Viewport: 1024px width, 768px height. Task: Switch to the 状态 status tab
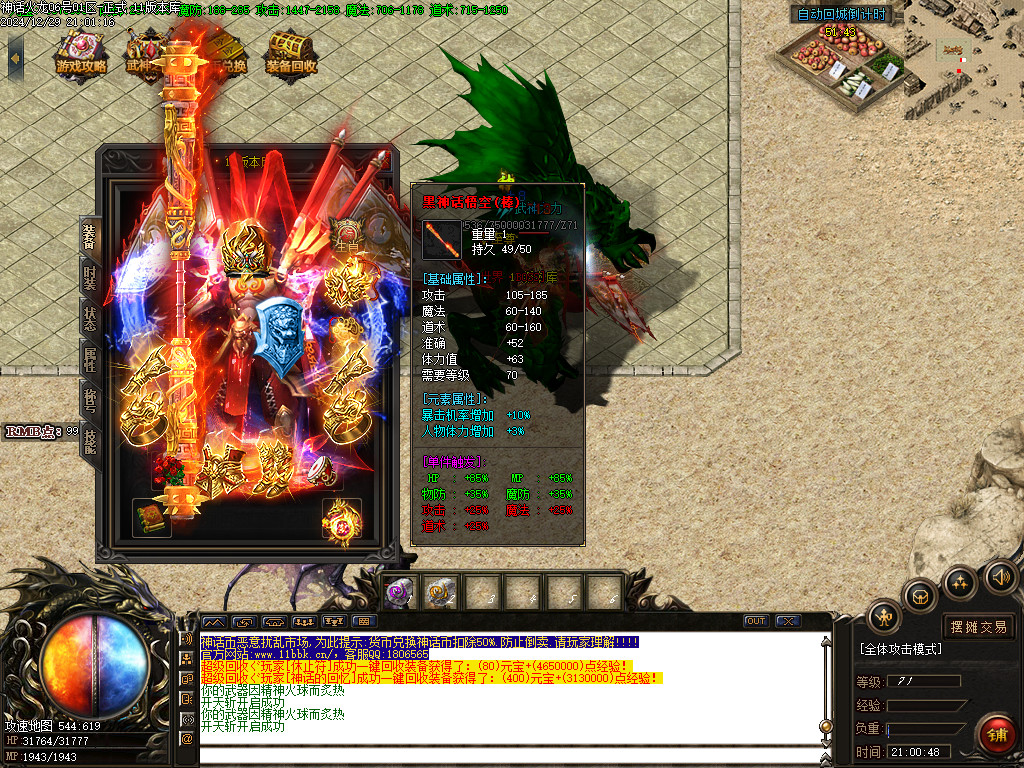click(90, 319)
